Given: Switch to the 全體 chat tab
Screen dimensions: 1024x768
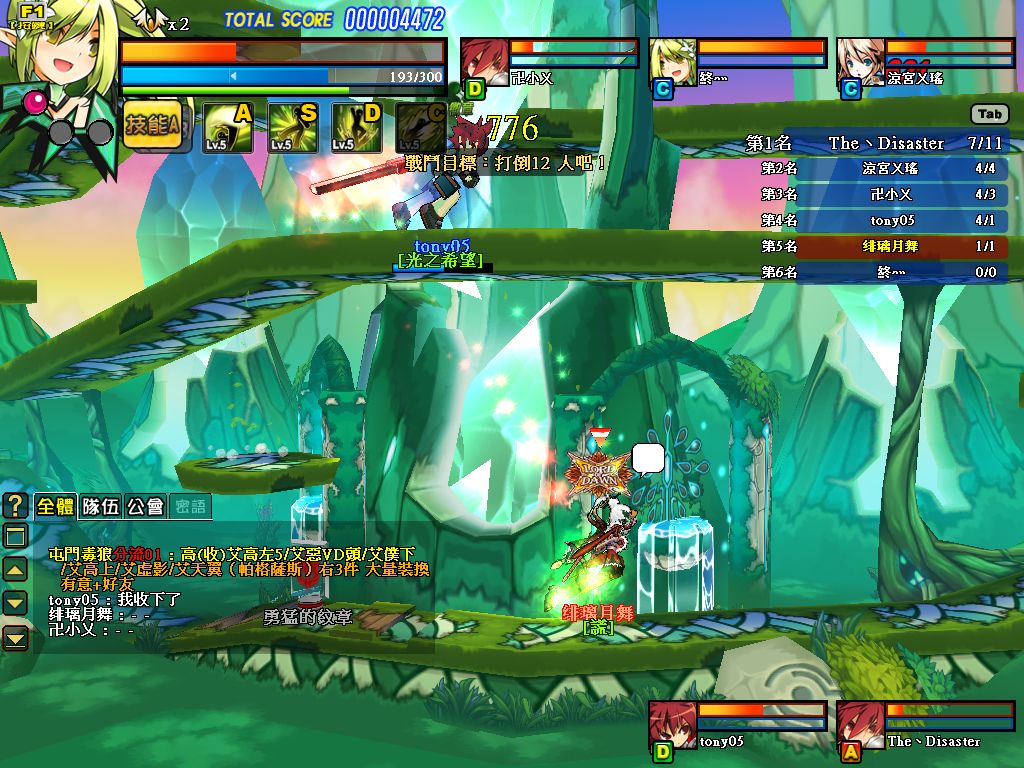Looking at the screenshot, I should [56, 506].
